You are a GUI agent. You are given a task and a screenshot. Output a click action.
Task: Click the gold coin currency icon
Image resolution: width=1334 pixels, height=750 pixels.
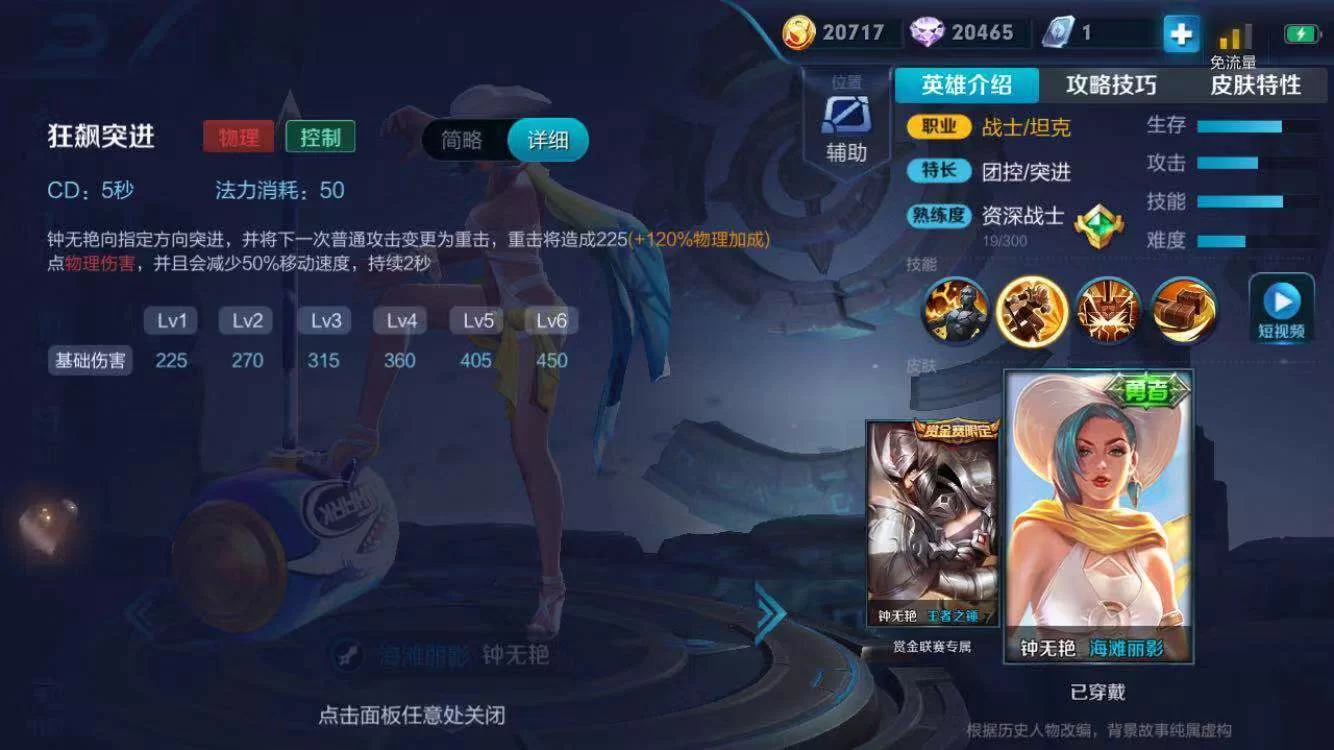coord(797,31)
